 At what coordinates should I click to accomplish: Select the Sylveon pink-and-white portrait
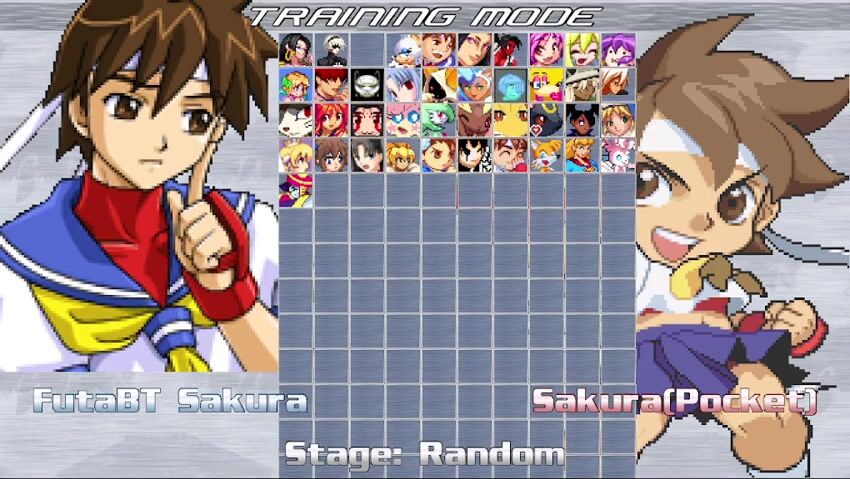coord(619,154)
